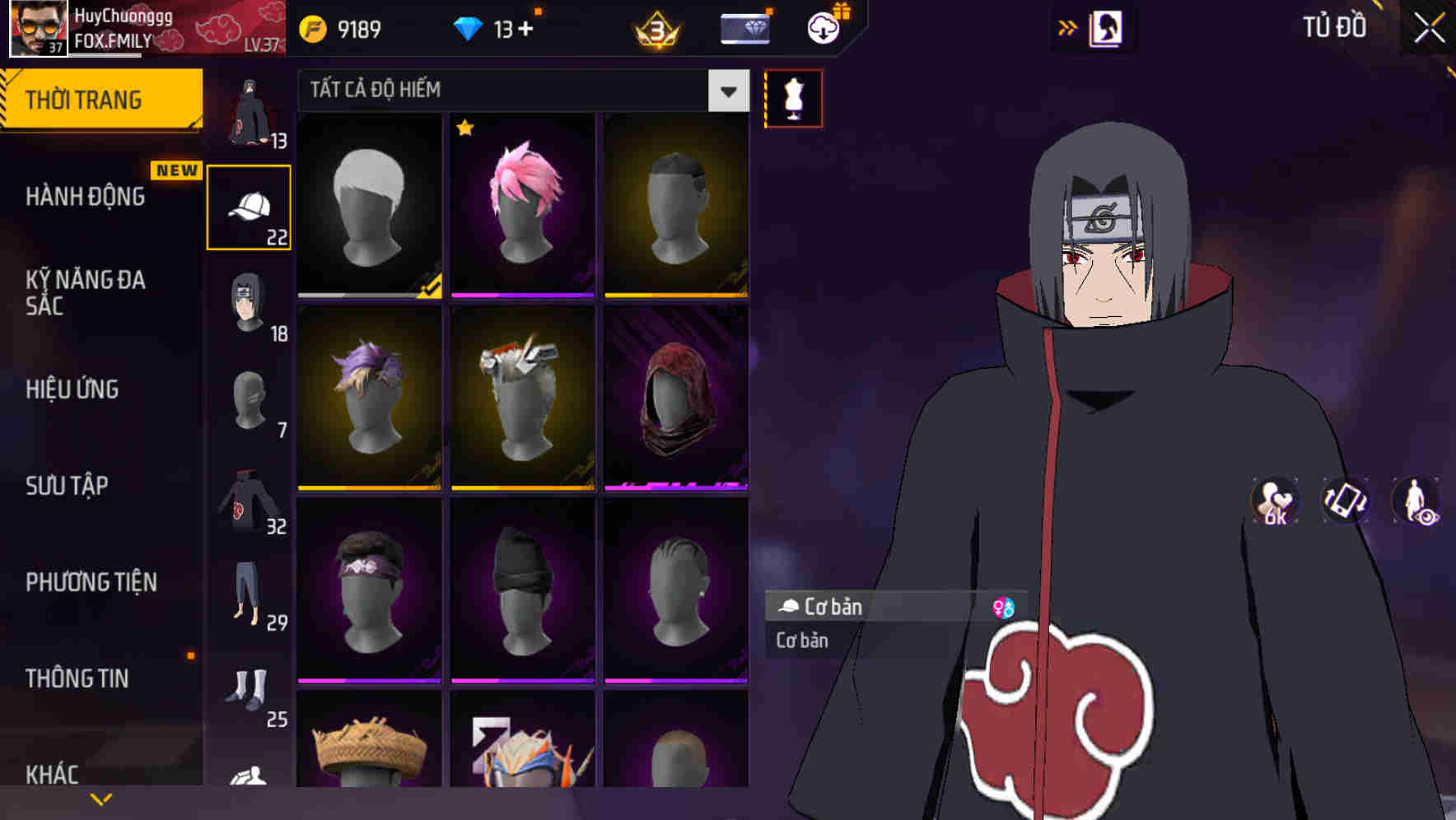Select the rotate character icon
This screenshot has width=1456, height=820.
pos(1344,503)
